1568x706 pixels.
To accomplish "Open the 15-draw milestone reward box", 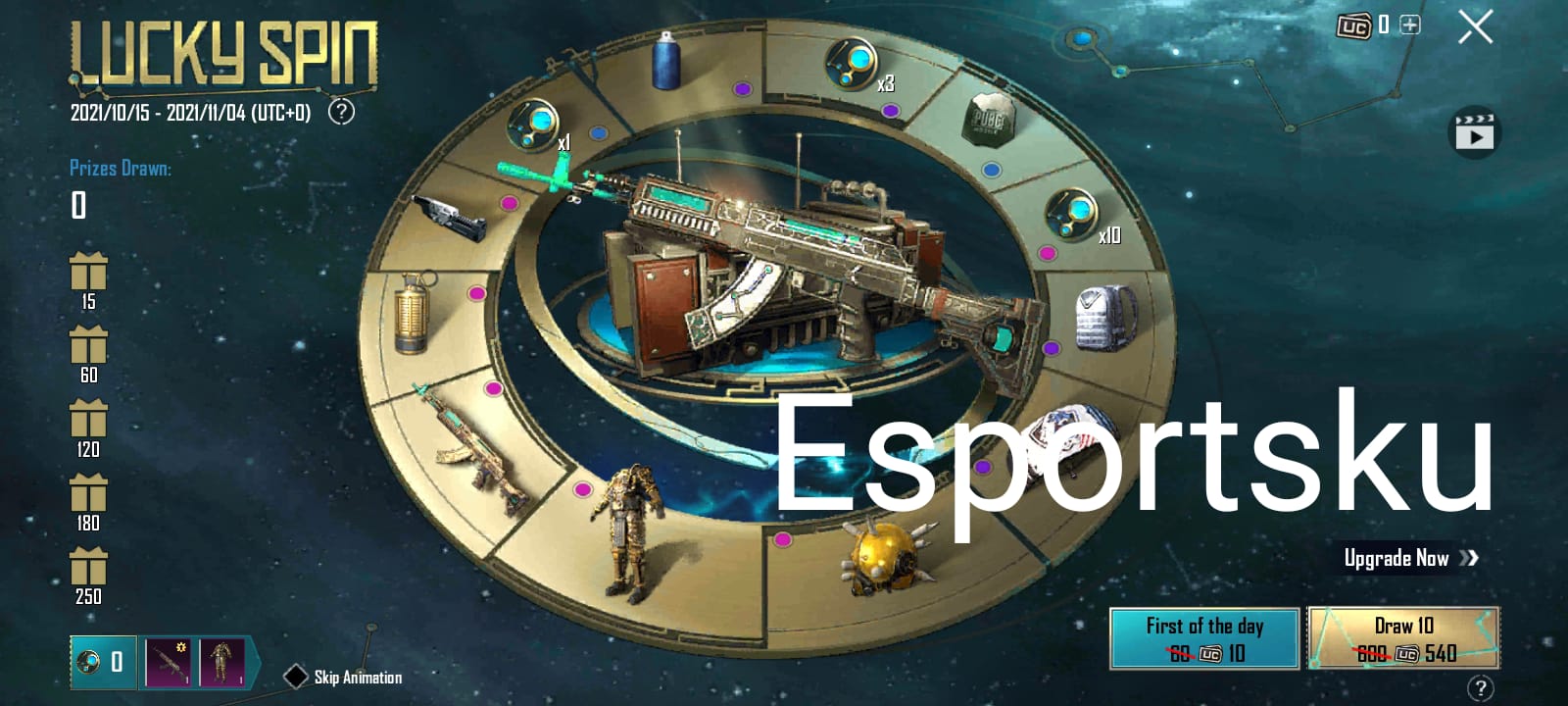I will (x=89, y=272).
